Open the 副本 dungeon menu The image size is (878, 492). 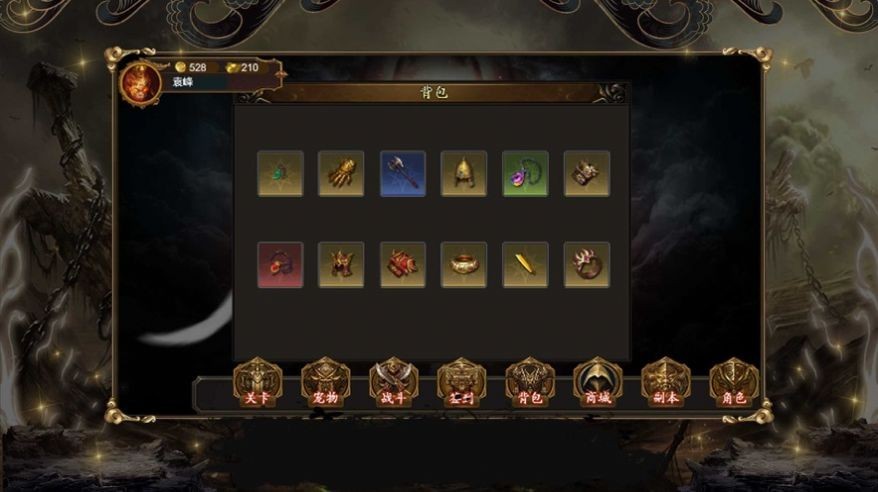[665, 383]
